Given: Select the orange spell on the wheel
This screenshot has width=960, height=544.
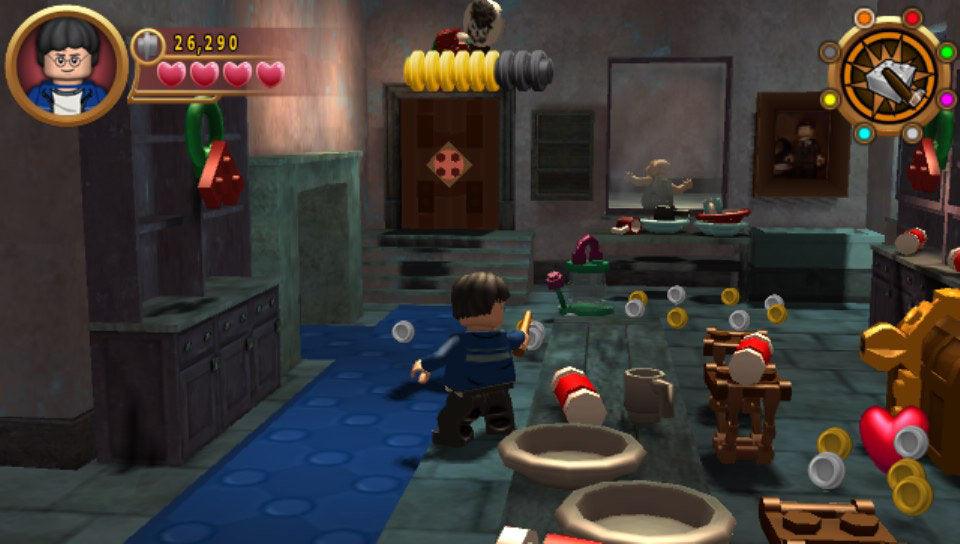Looking at the screenshot, I should tap(864, 18).
